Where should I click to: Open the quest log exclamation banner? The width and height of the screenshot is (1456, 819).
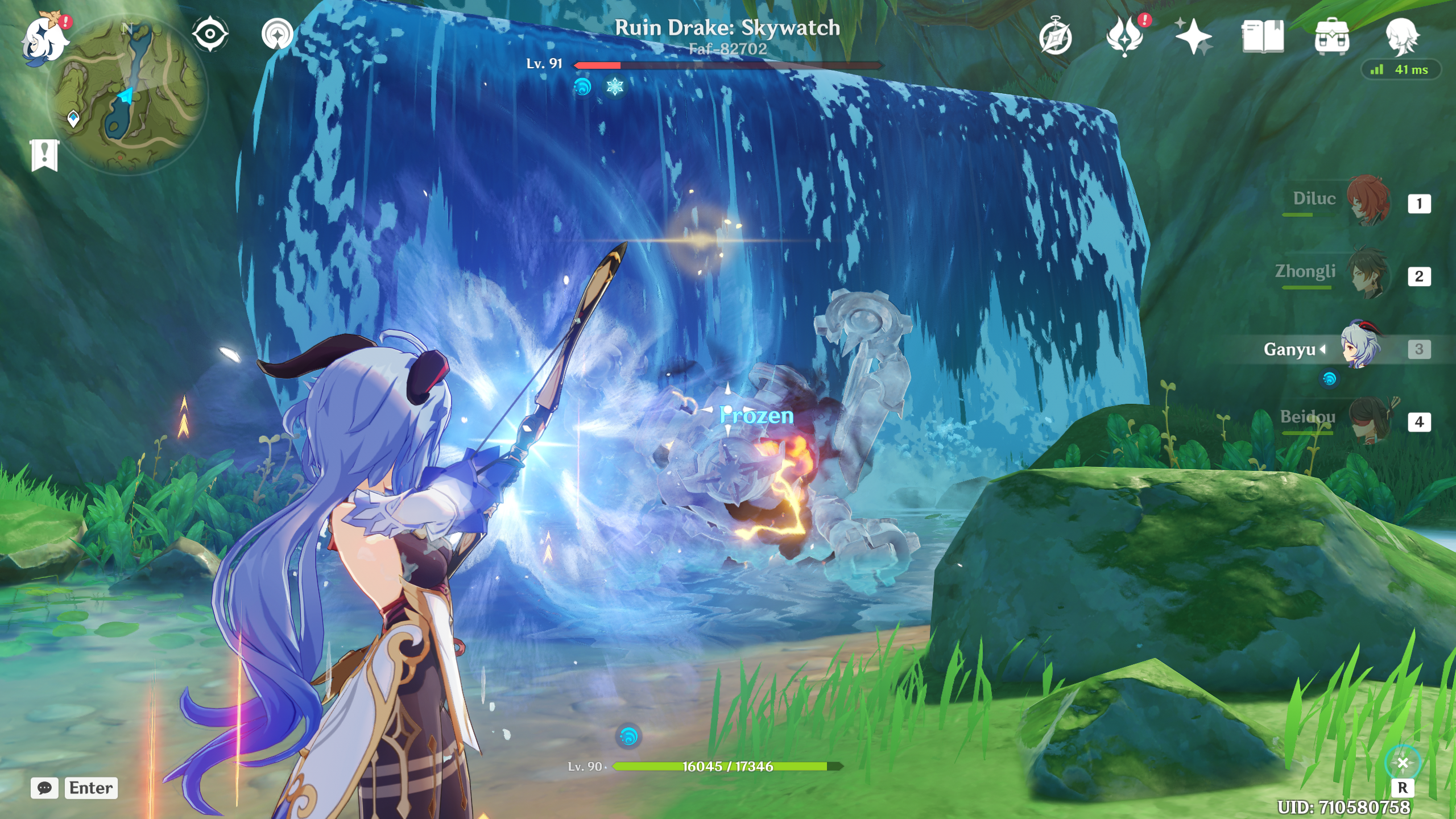coord(44,155)
